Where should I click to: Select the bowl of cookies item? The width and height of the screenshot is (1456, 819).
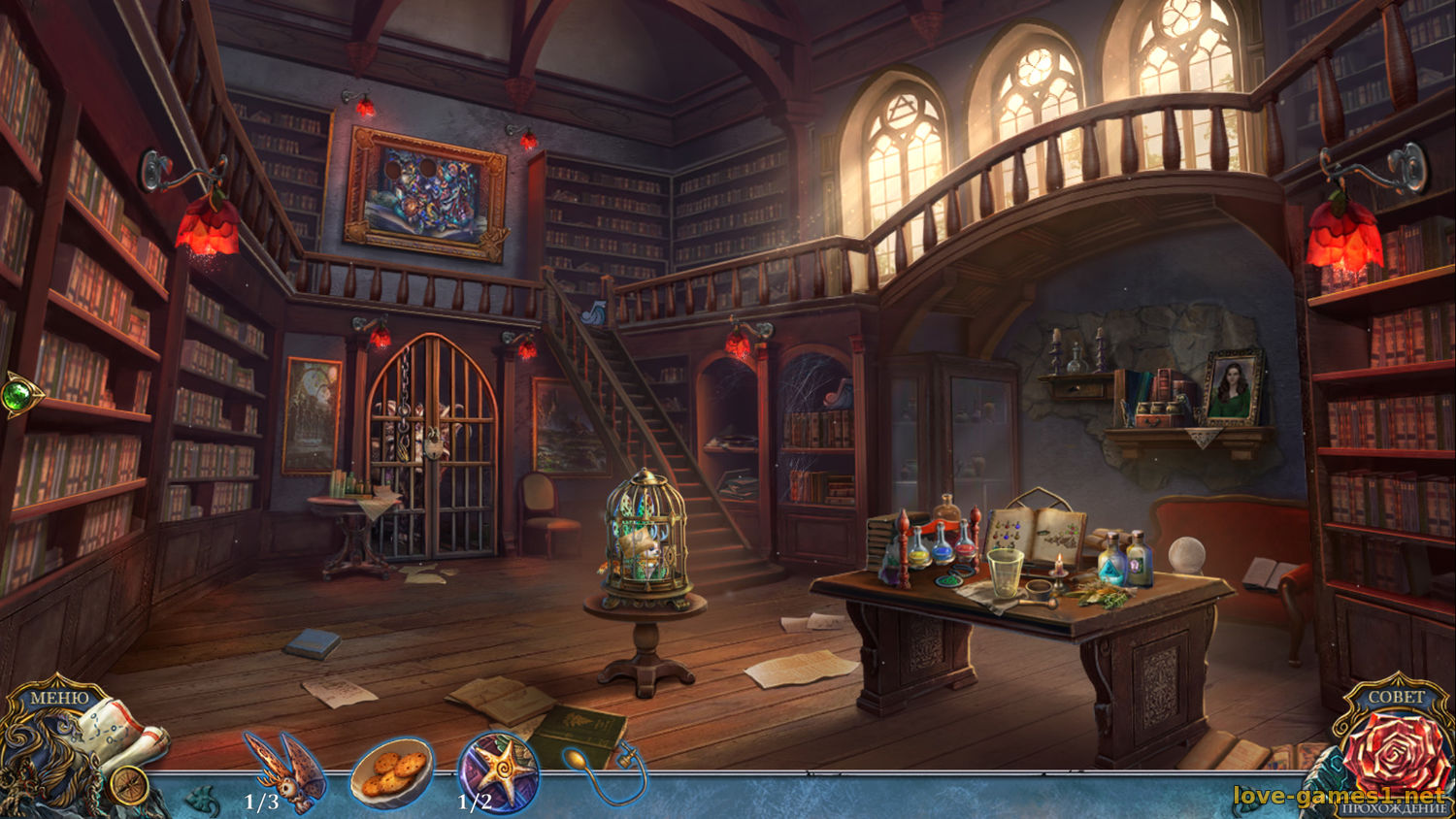click(x=391, y=771)
